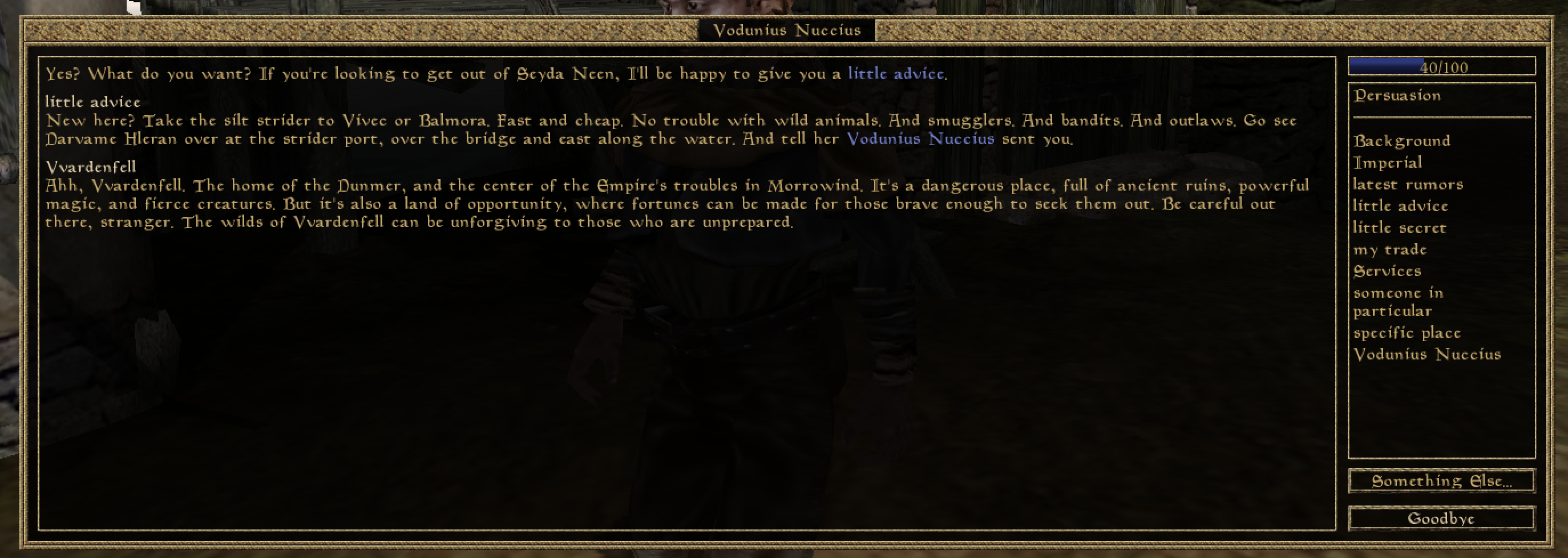This screenshot has height=558, width=1568.
Task: Choose little advice in the topic list
Action: click(1400, 207)
